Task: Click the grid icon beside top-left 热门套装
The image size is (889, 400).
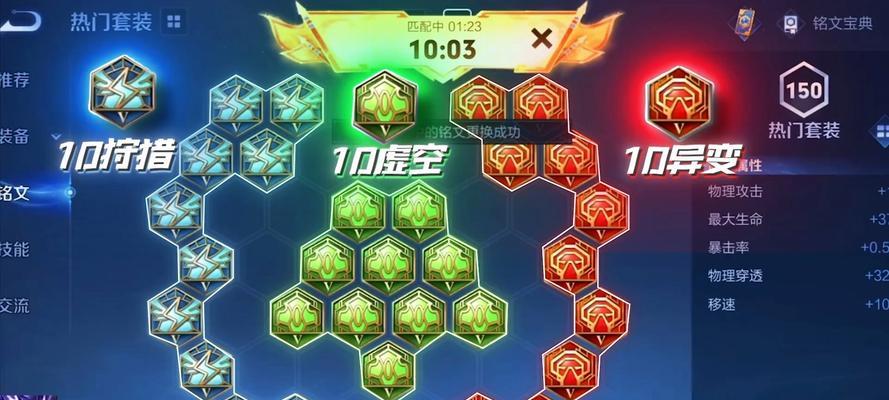Action: tap(174, 21)
